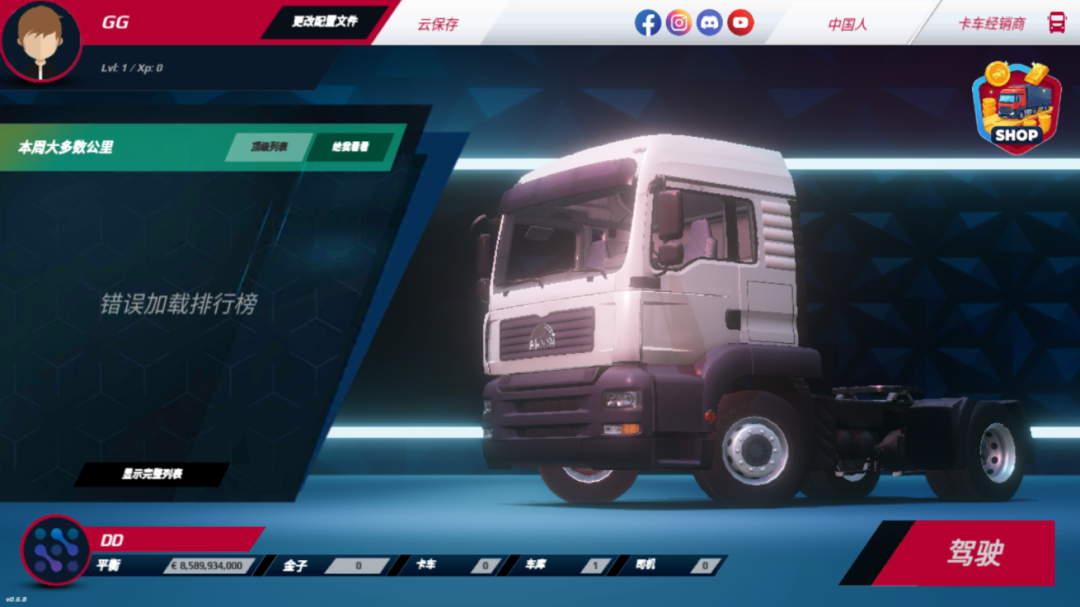The width and height of the screenshot is (1080, 607).
Task: Open the SHOP truck and coins icon
Action: (1015, 107)
